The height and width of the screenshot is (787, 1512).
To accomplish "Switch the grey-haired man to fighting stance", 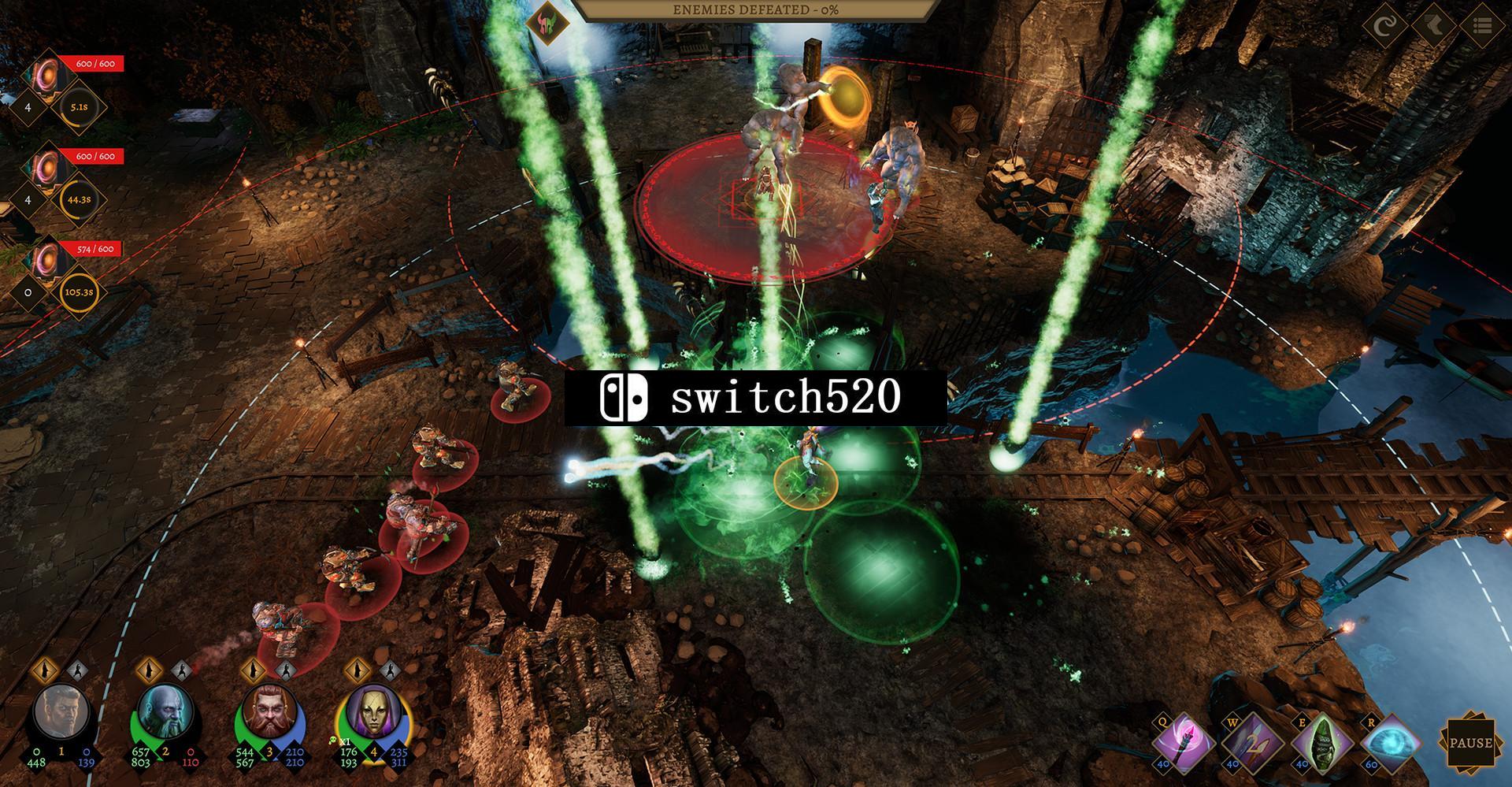I will [x=77, y=670].
